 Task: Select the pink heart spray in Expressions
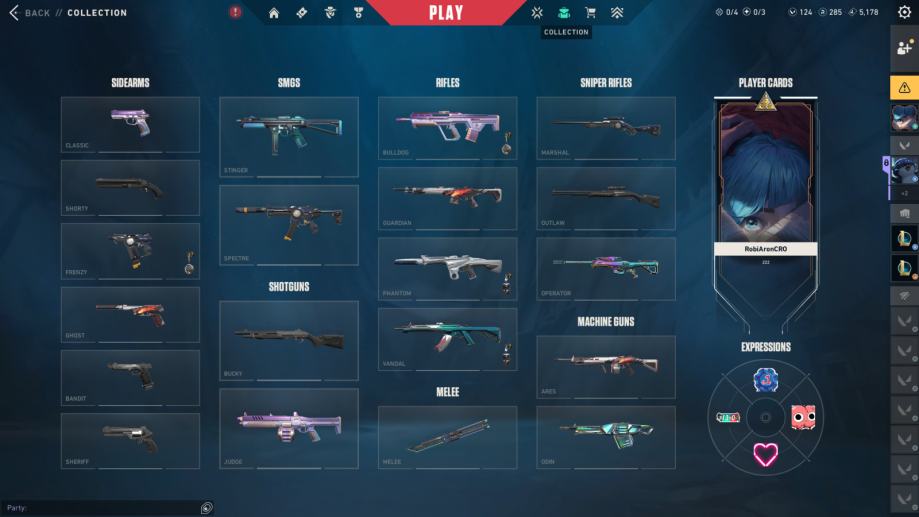766,455
